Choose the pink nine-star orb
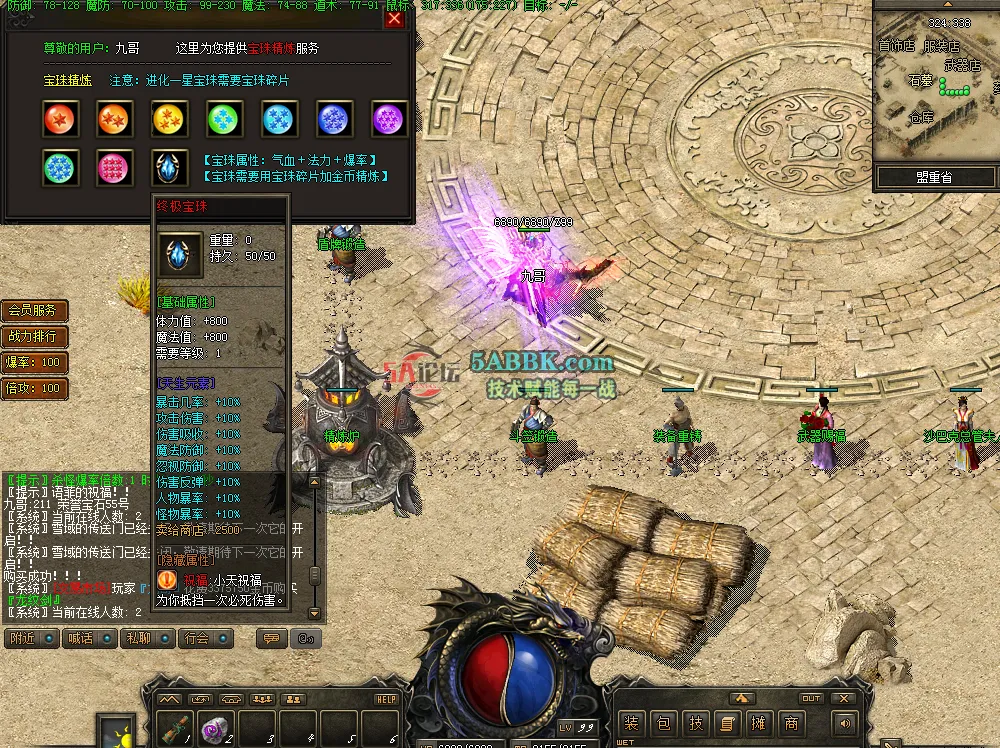 pyautogui.click(x=115, y=168)
